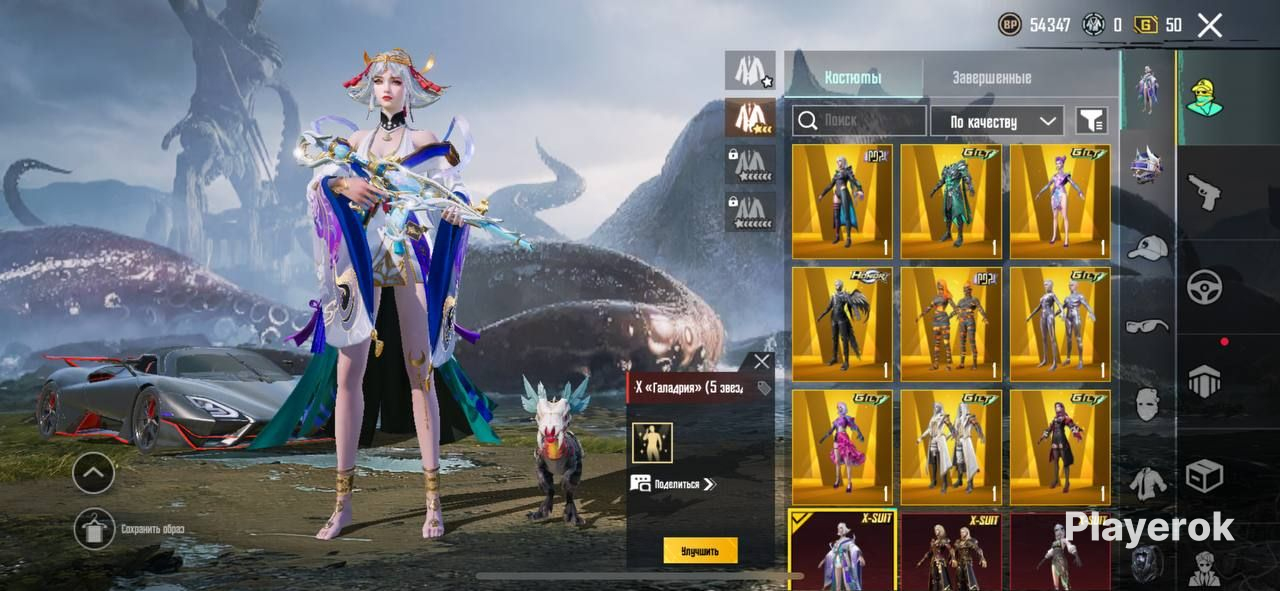This screenshot has height=591, width=1280.
Task: Tap the Улучшить upgrade button
Action: tap(700, 550)
